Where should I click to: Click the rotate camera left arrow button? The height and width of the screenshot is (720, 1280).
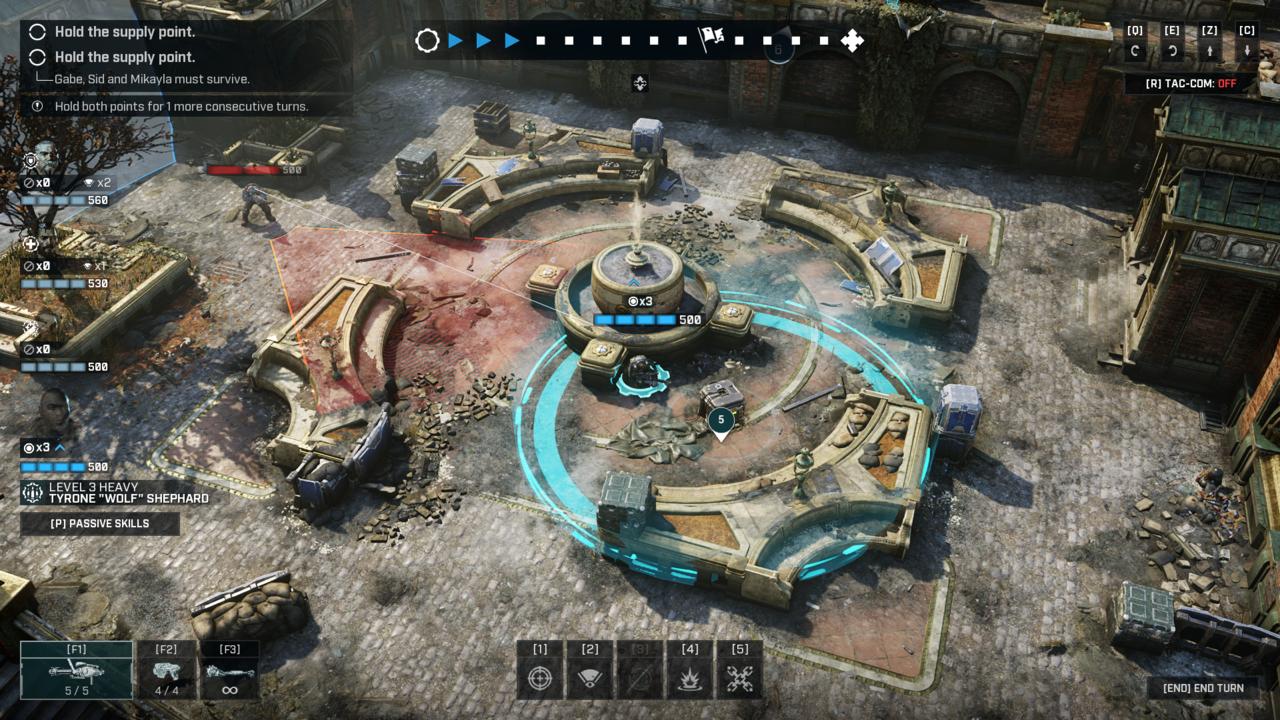click(x=1135, y=51)
